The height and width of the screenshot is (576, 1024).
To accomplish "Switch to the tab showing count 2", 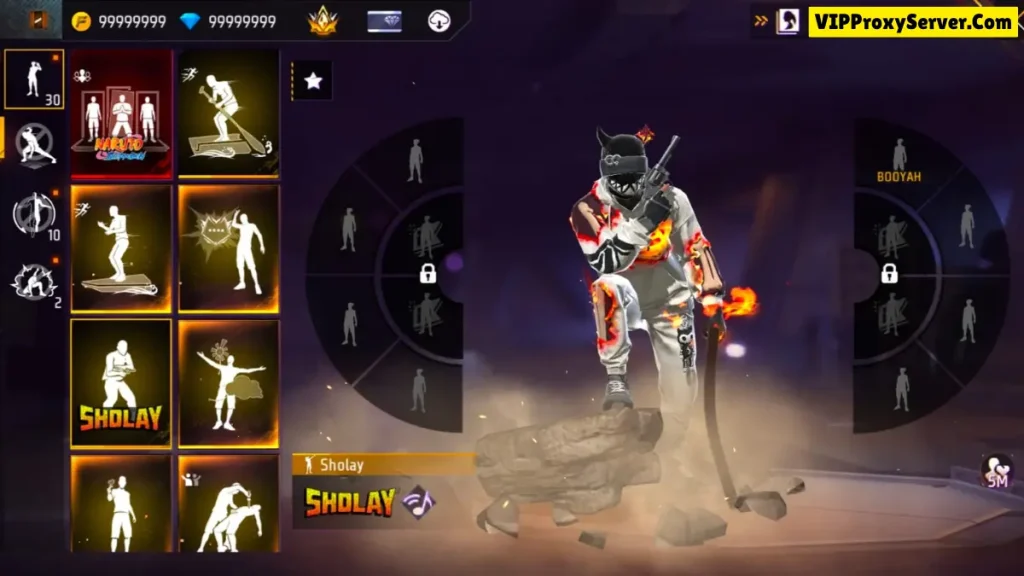I will (34, 282).
